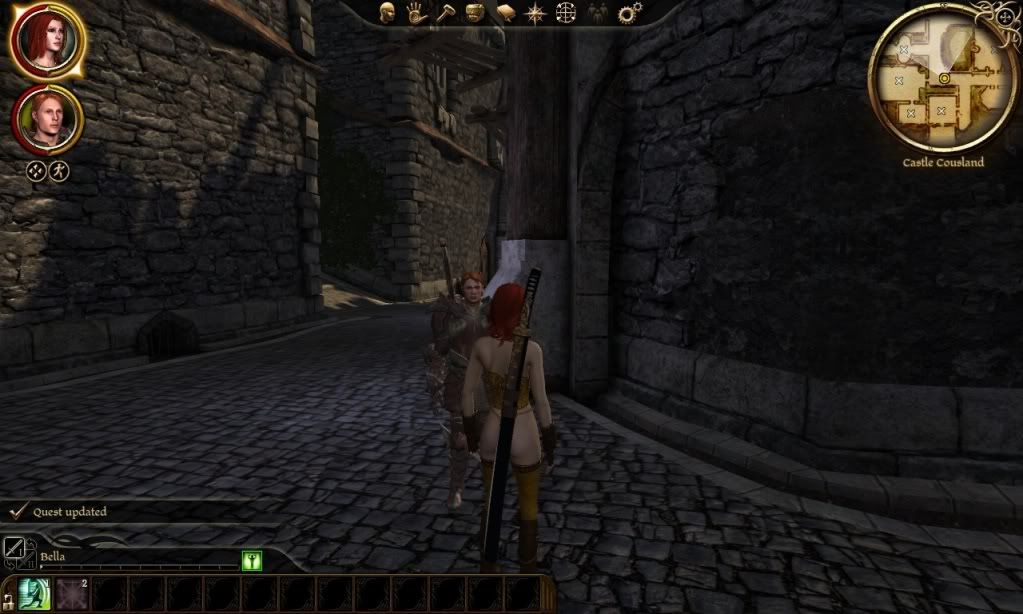1023x614 pixels.
Task: Toggle the party hold position button
Action: (x=36, y=170)
